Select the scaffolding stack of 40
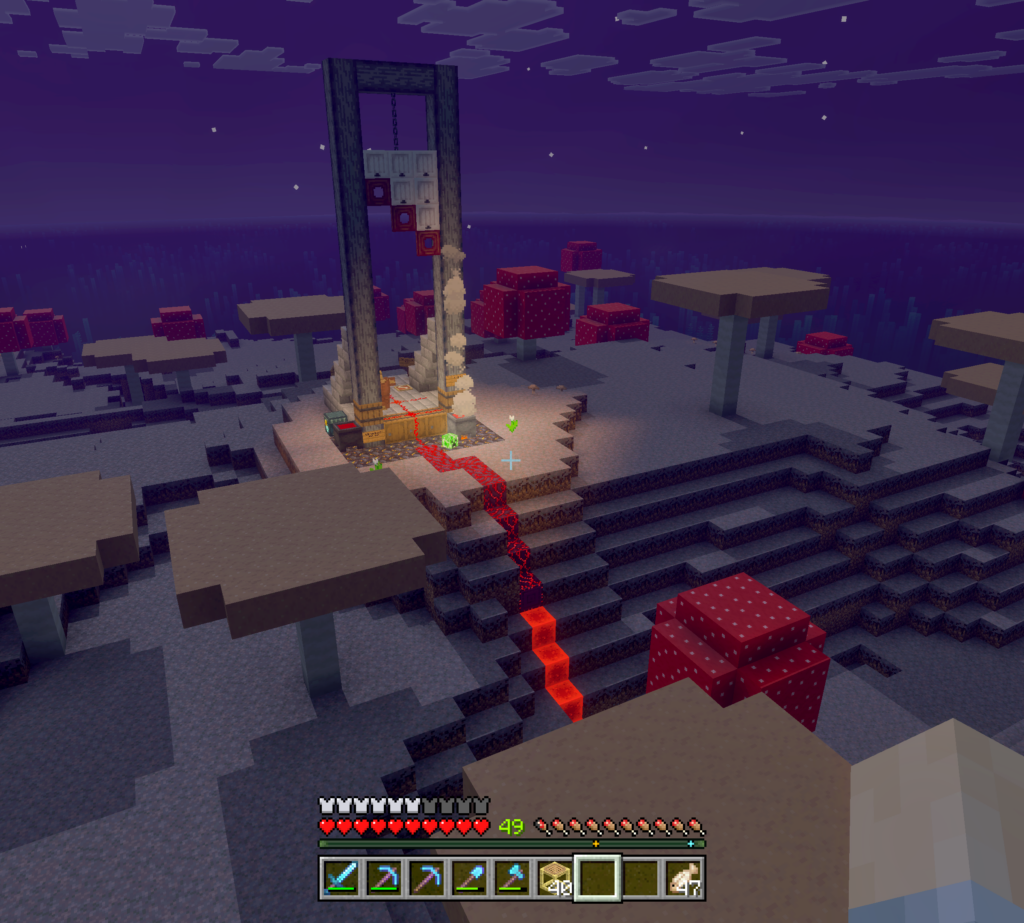This screenshot has width=1024, height=923. click(554, 878)
